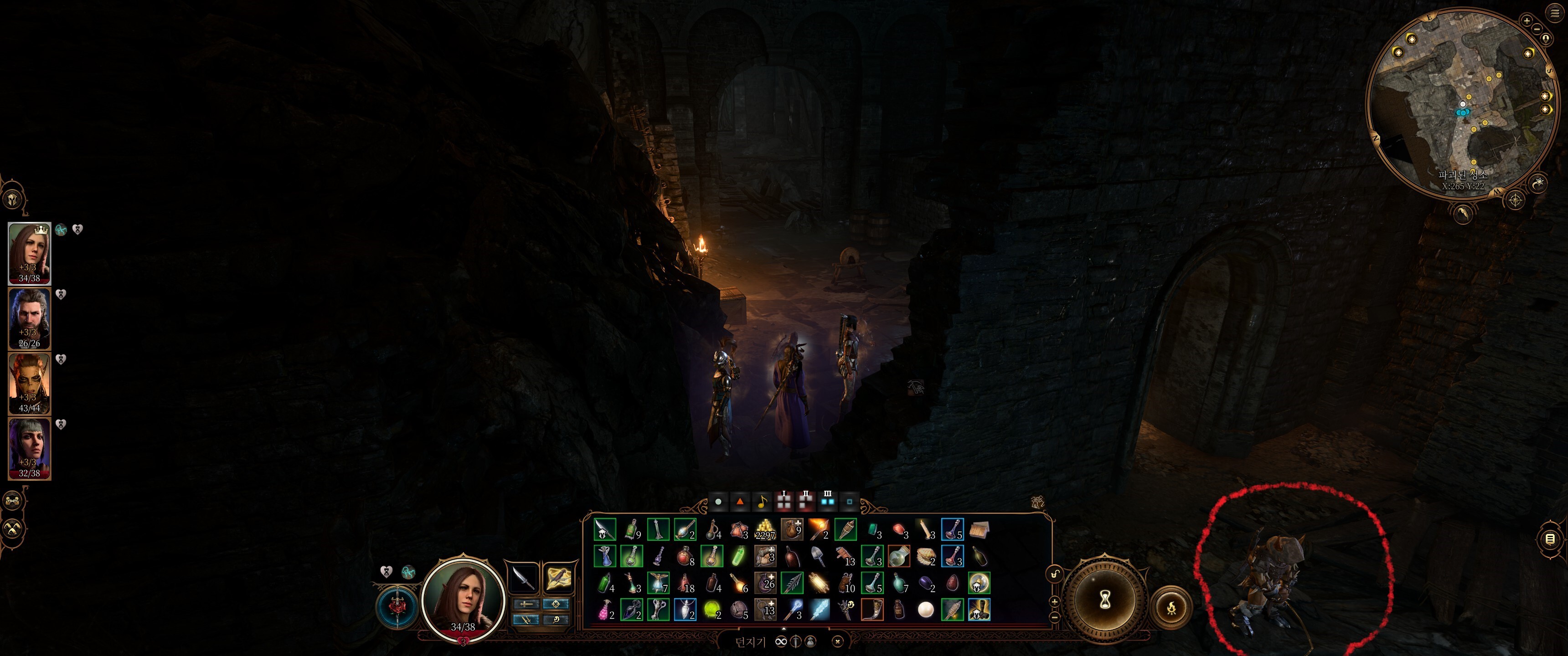Image resolution: width=1568 pixels, height=656 pixels.
Task: Select the green-skinned companion portrait
Action: click(29, 384)
